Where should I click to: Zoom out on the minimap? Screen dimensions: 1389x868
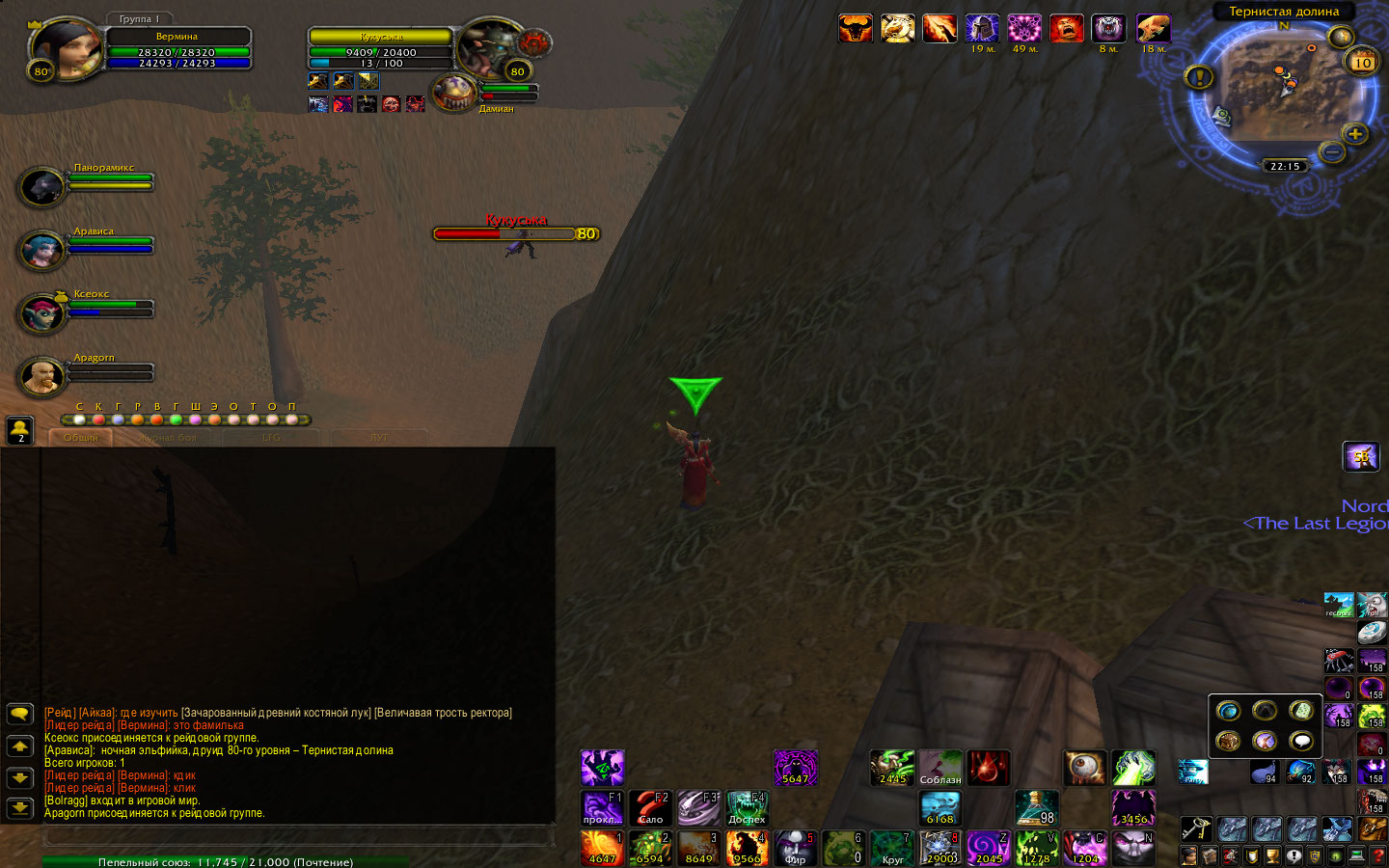[1332, 151]
